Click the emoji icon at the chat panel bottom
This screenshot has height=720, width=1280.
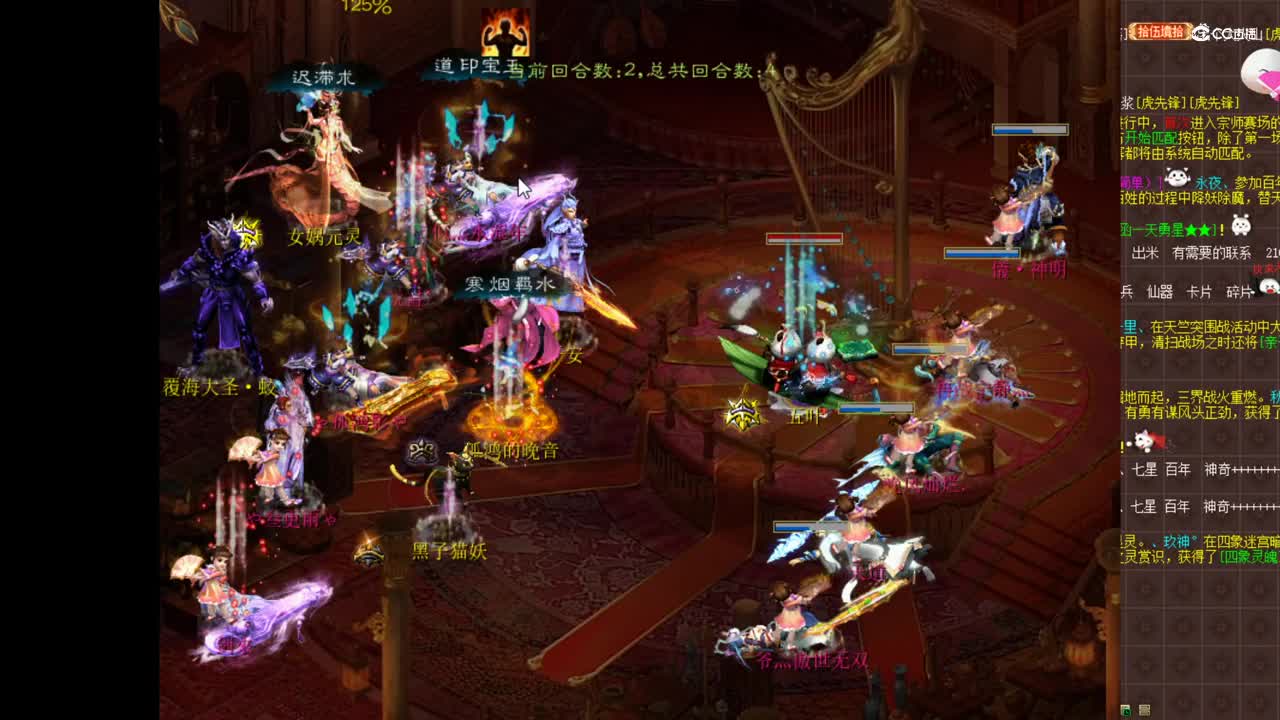click(1144, 710)
